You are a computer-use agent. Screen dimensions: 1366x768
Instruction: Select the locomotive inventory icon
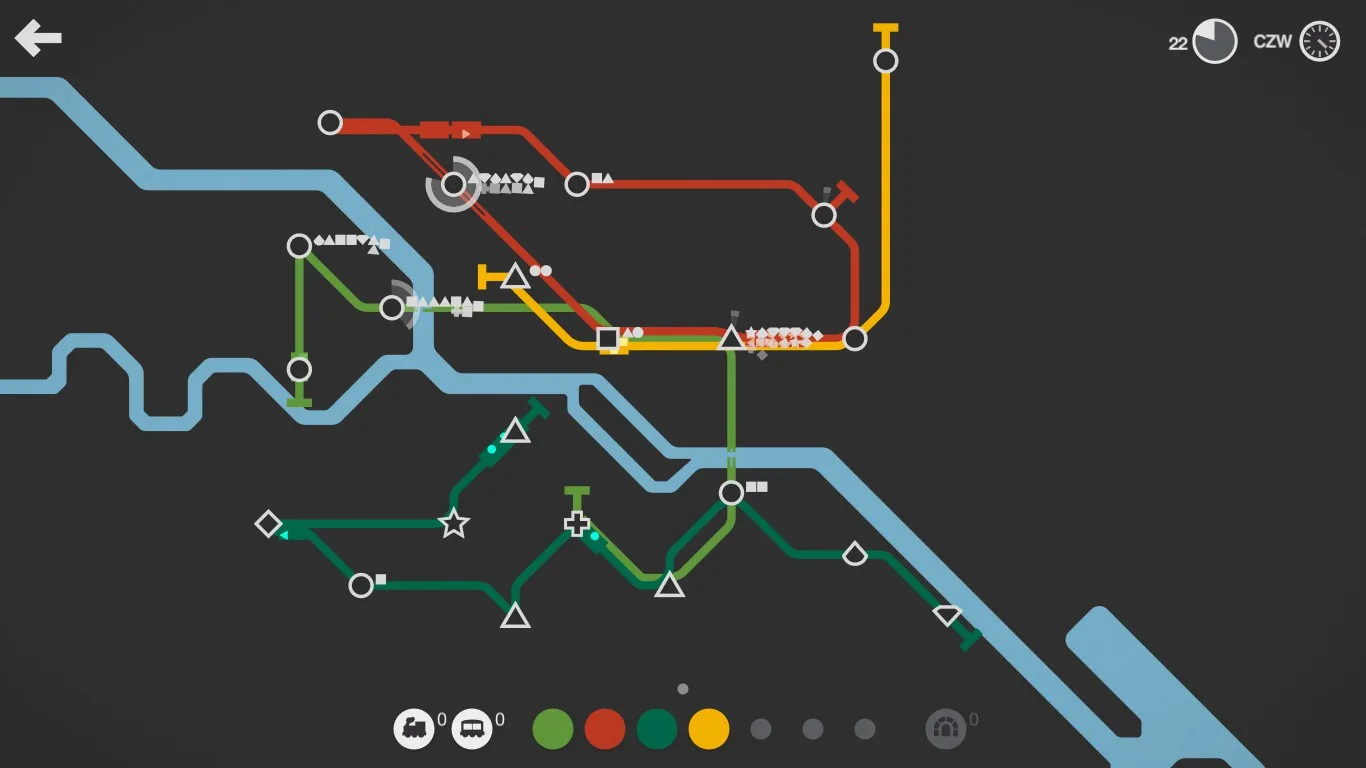pos(416,728)
